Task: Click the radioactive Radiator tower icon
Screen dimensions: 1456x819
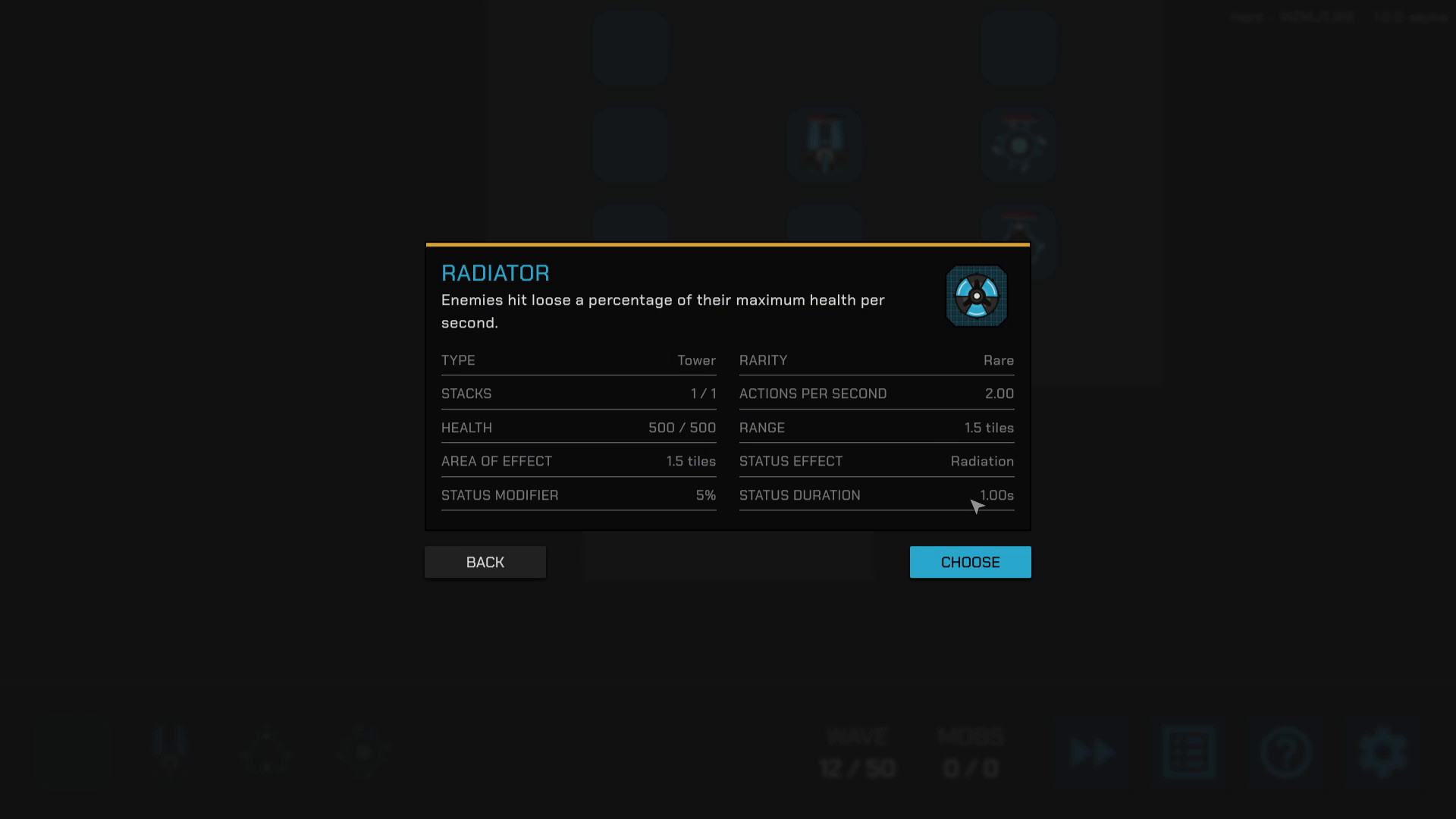Action: [977, 296]
